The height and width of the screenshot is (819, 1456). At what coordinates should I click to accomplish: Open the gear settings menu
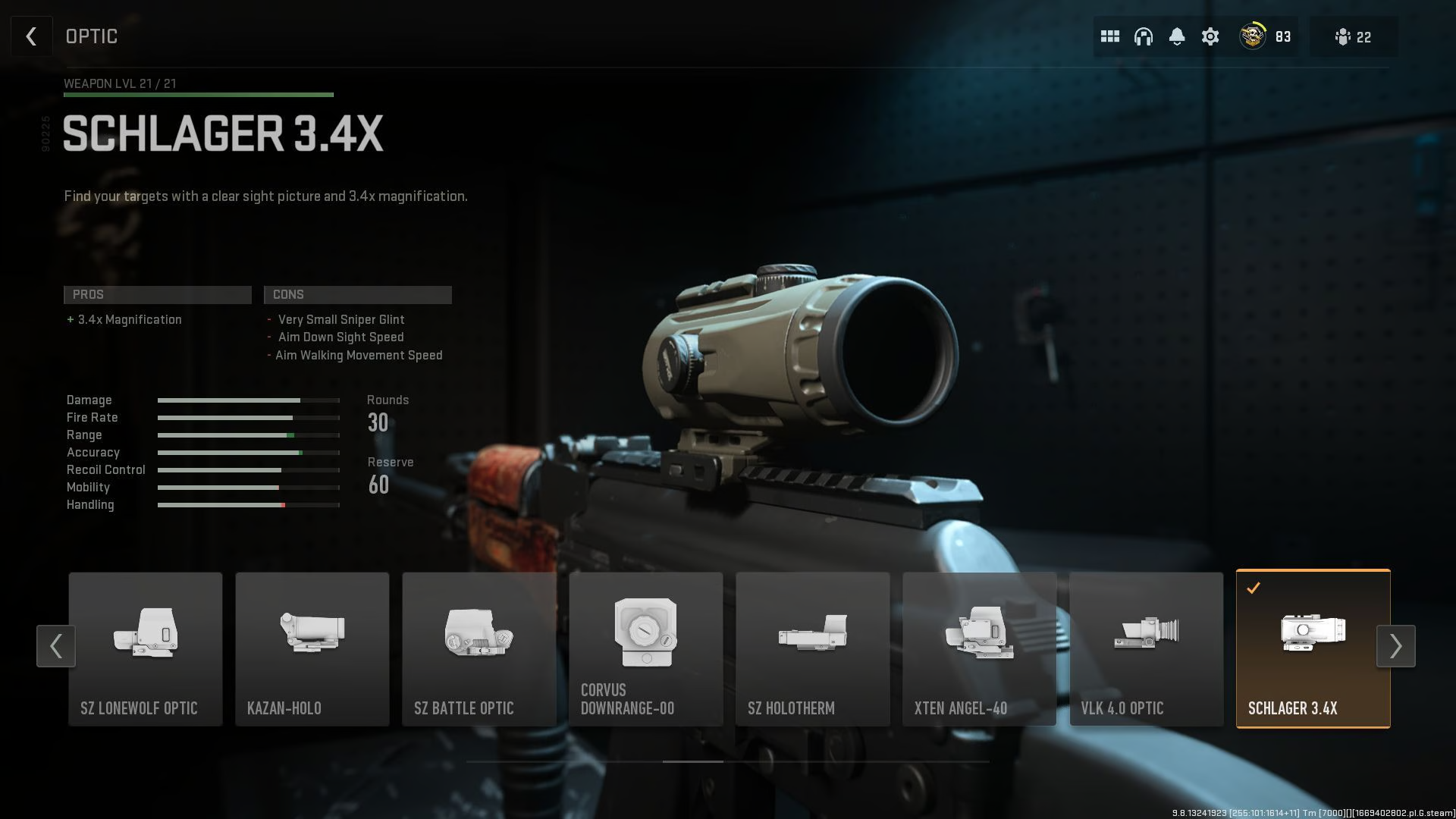(x=1210, y=36)
